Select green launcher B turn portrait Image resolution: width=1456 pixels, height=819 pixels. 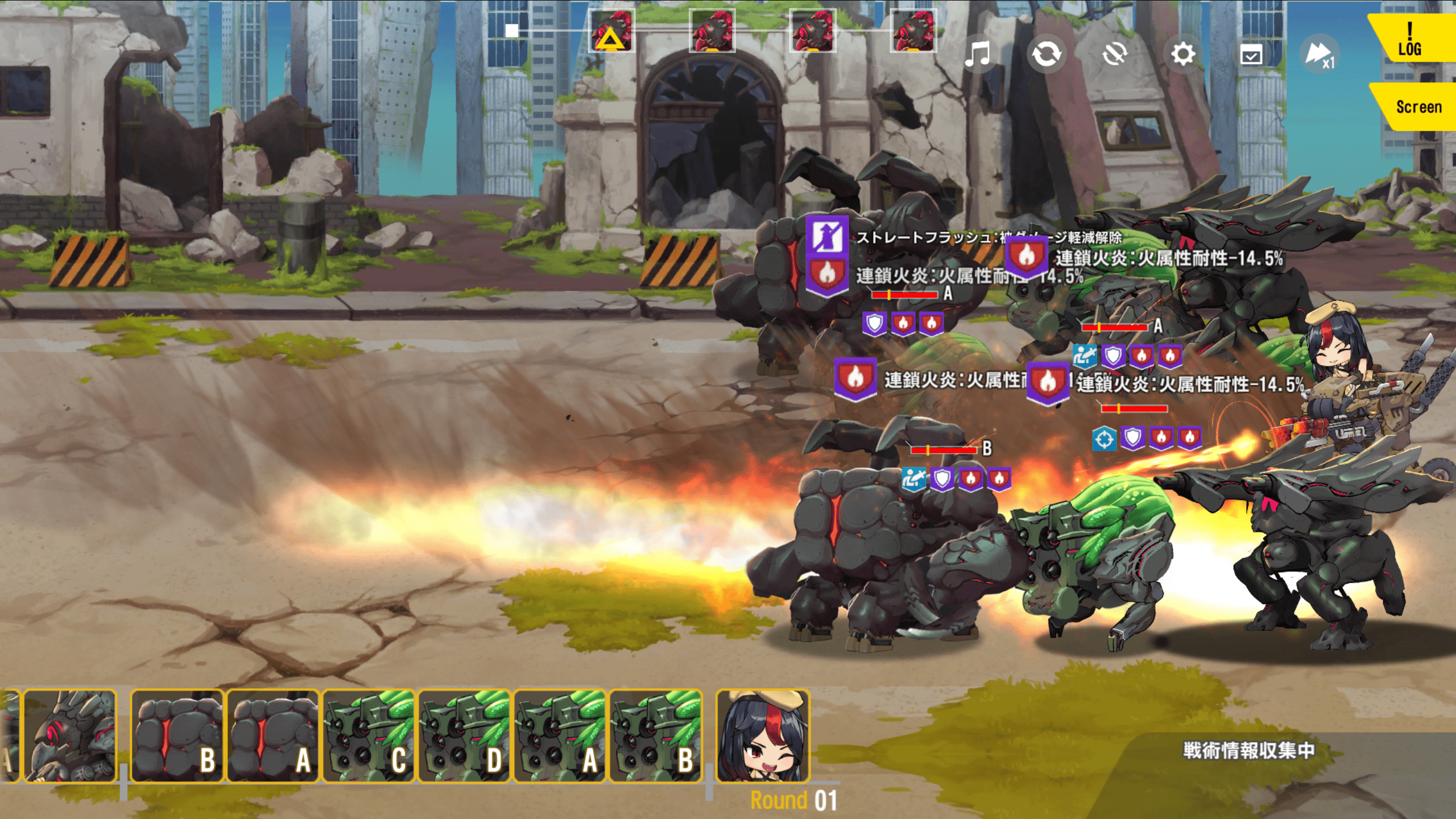click(x=655, y=736)
